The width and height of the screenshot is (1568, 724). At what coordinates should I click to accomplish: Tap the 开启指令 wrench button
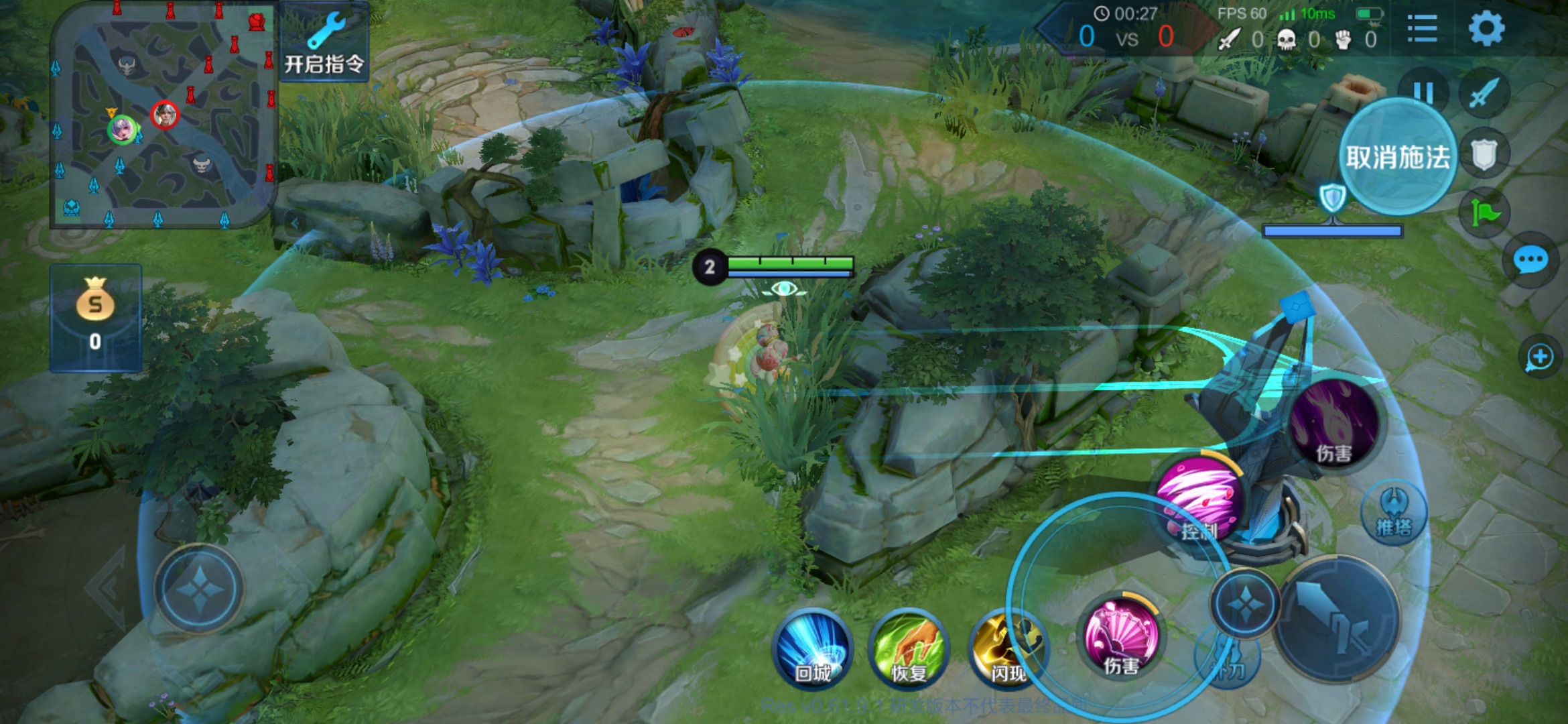click(x=324, y=42)
